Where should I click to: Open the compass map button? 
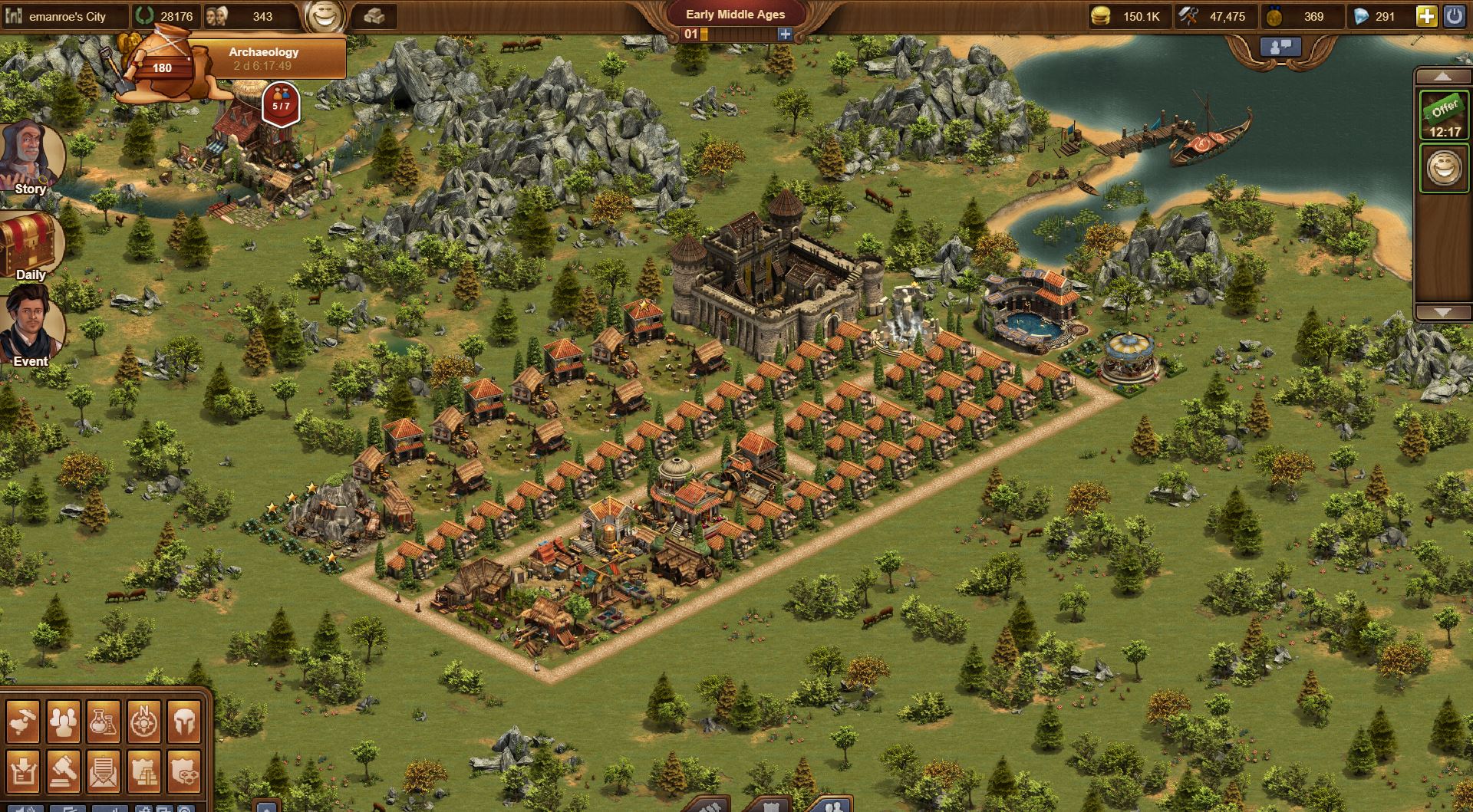(143, 722)
